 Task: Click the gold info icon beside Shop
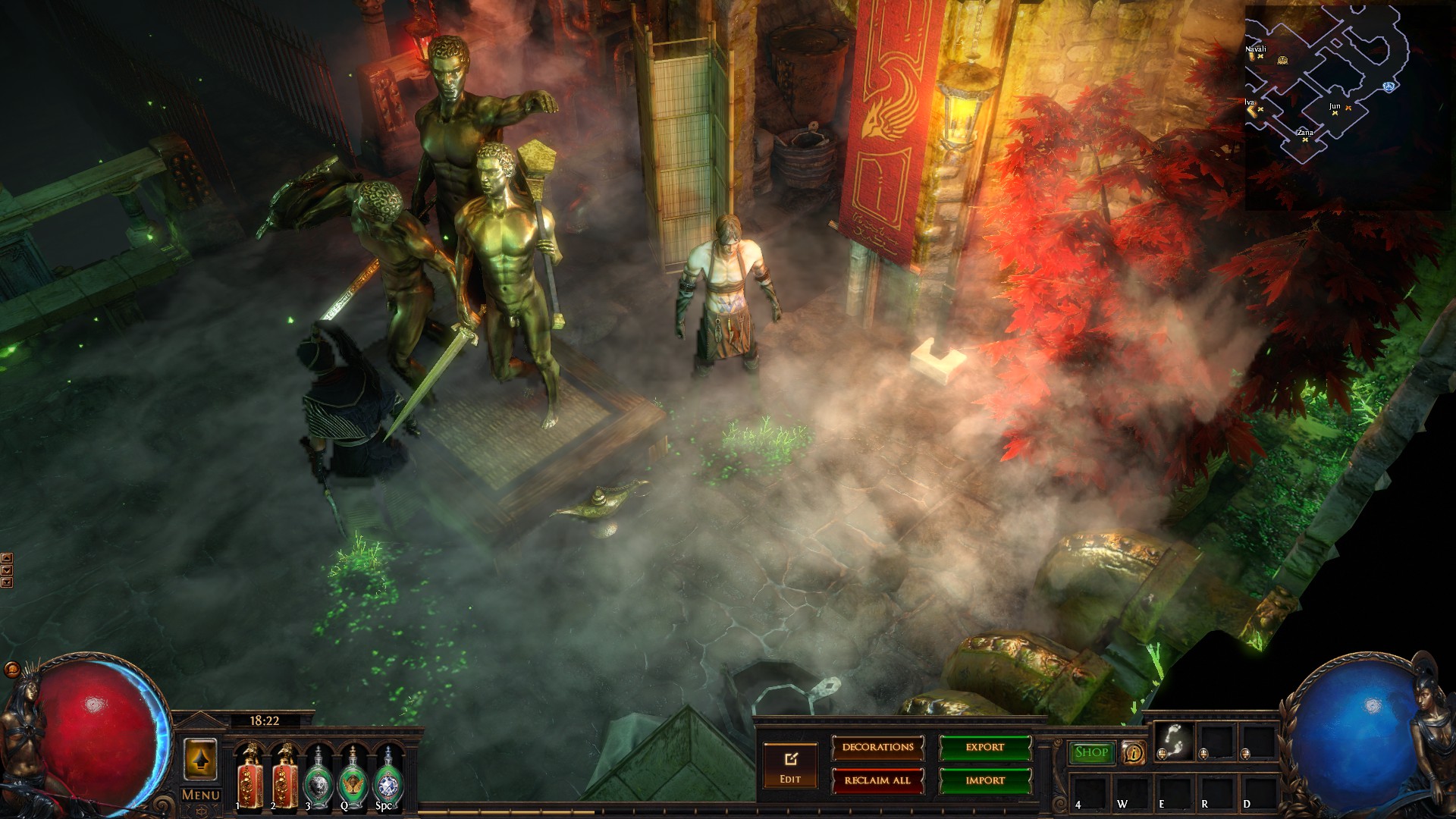point(1134,752)
